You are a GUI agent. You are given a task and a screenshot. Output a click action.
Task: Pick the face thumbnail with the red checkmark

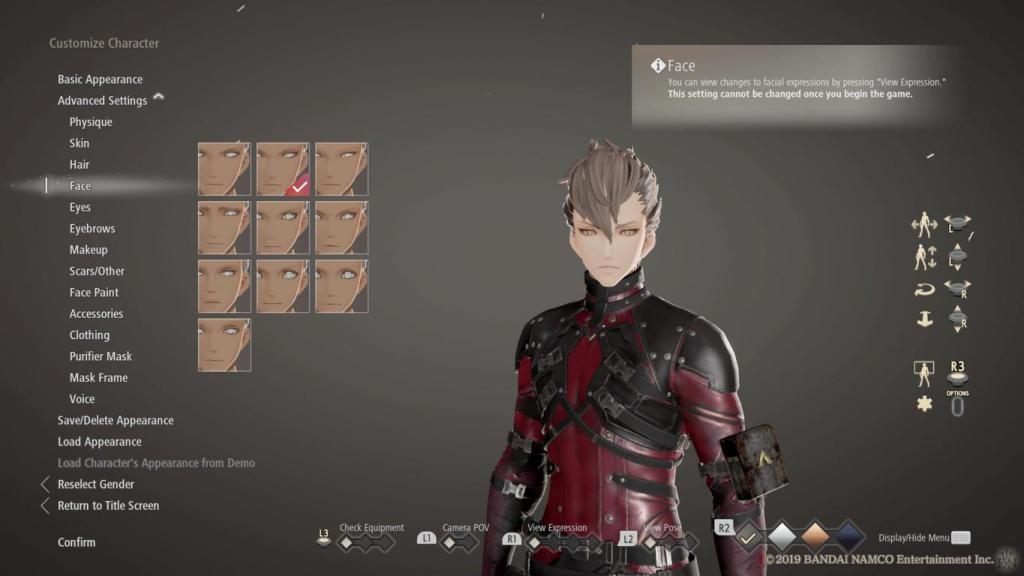pyautogui.click(x=282, y=168)
